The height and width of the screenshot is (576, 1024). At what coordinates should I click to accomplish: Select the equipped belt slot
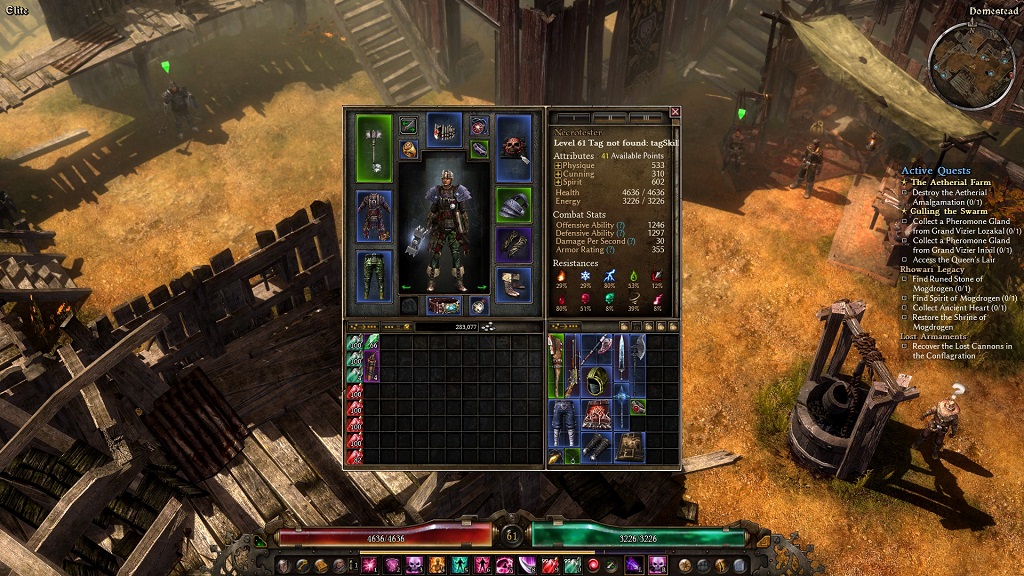[x=444, y=305]
